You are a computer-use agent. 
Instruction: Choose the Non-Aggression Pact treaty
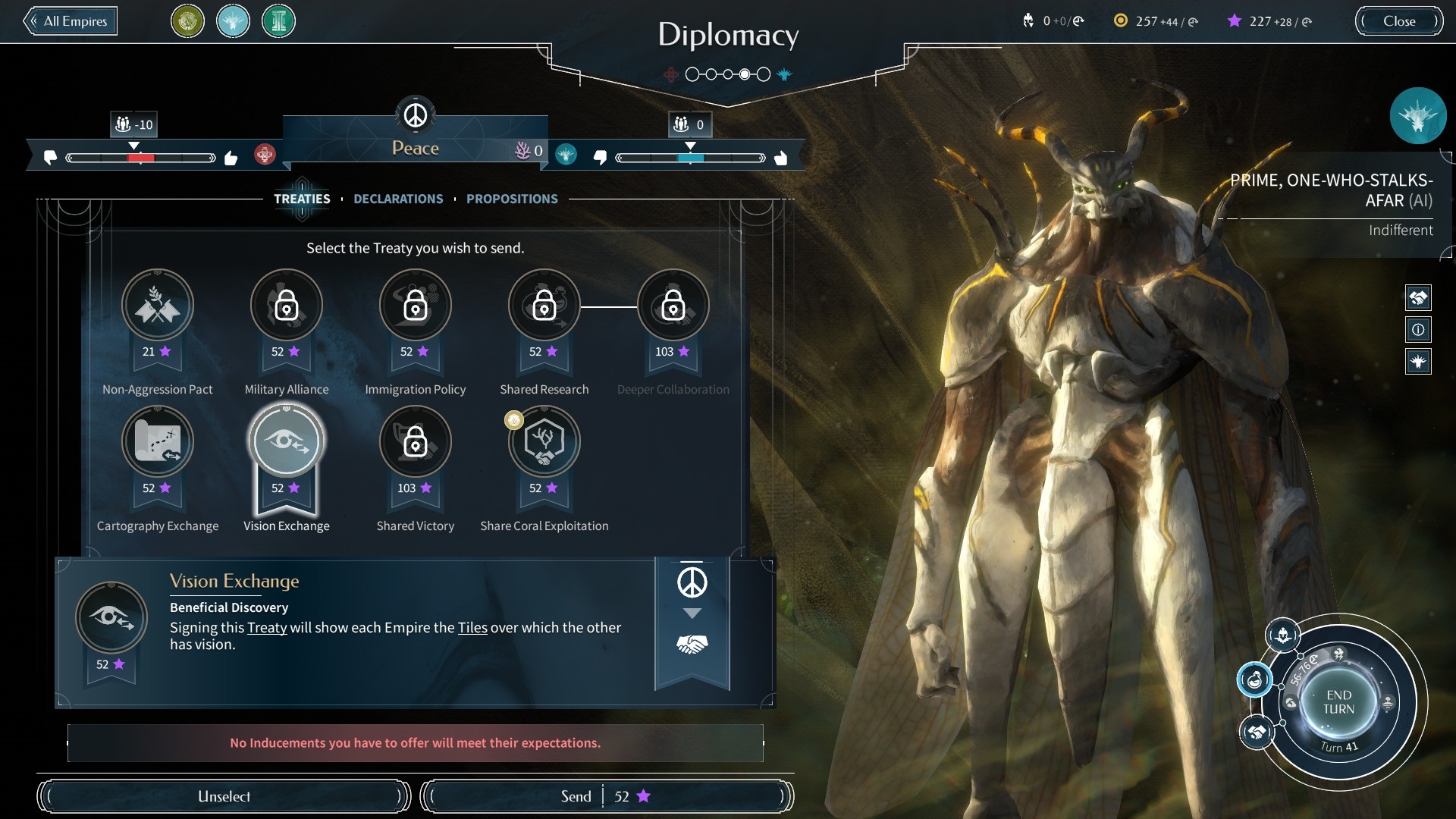(x=158, y=306)
